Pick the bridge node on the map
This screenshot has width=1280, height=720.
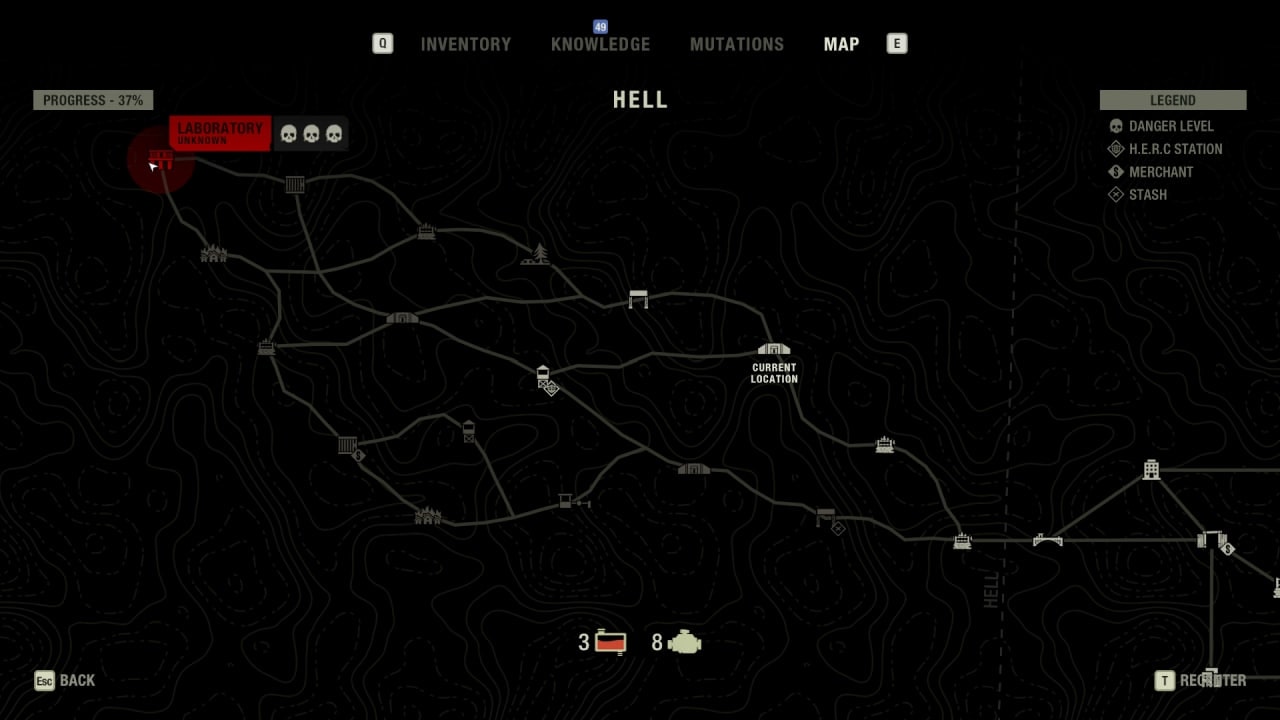pyautogui.click(x=1047, y=540)
